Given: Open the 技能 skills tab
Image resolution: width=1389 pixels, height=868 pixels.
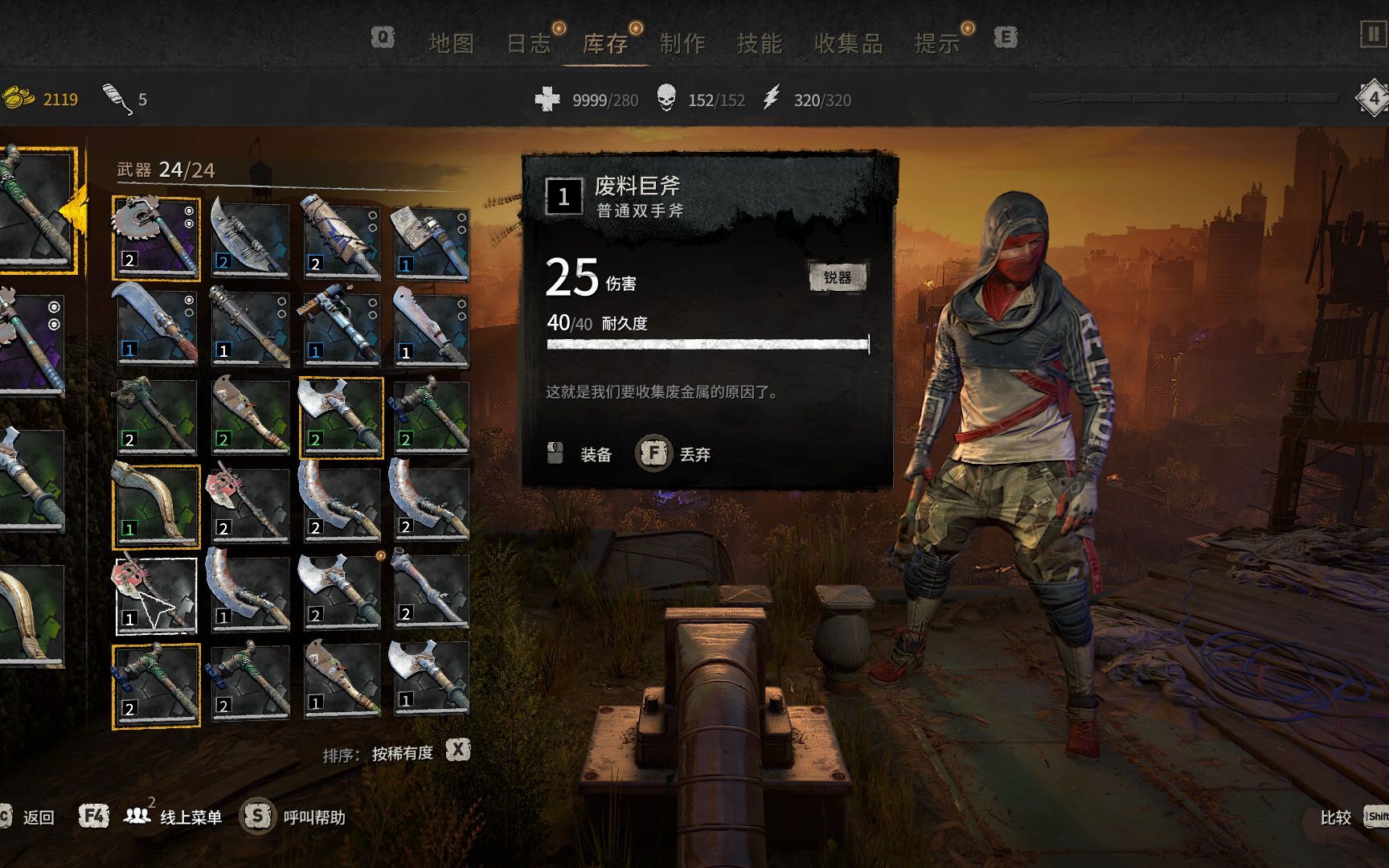Looking at the screenshot, I should click(759, 43).
